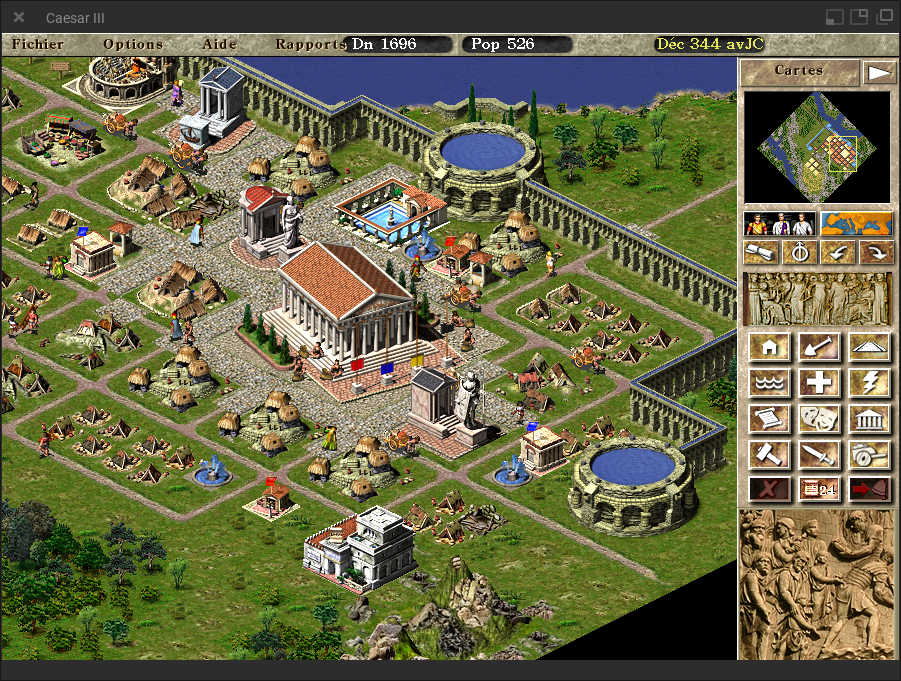
Task: Open the Aide help menu
Action: [220, 44]
